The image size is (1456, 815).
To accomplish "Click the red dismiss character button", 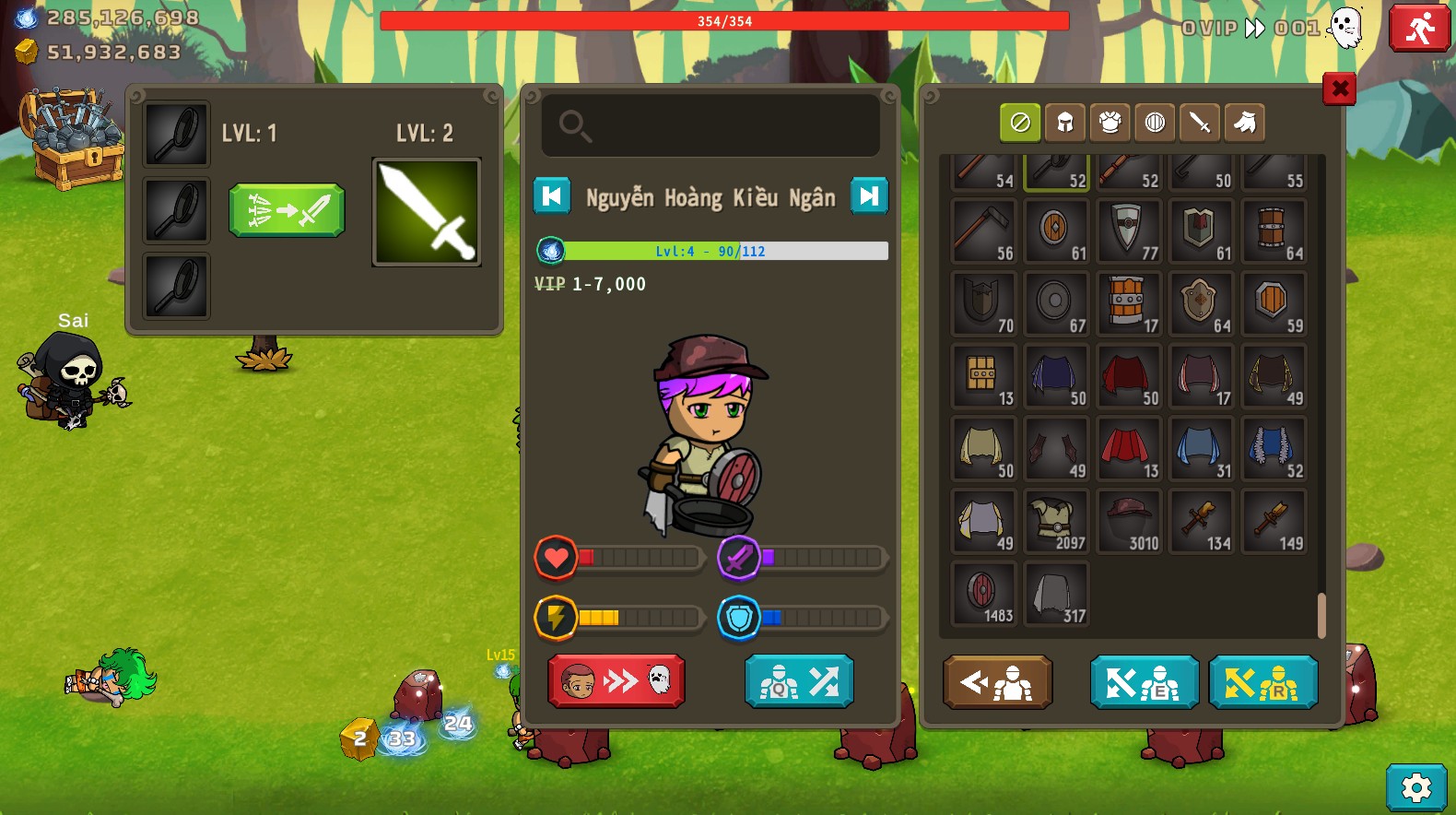I will tap(616, 681).
